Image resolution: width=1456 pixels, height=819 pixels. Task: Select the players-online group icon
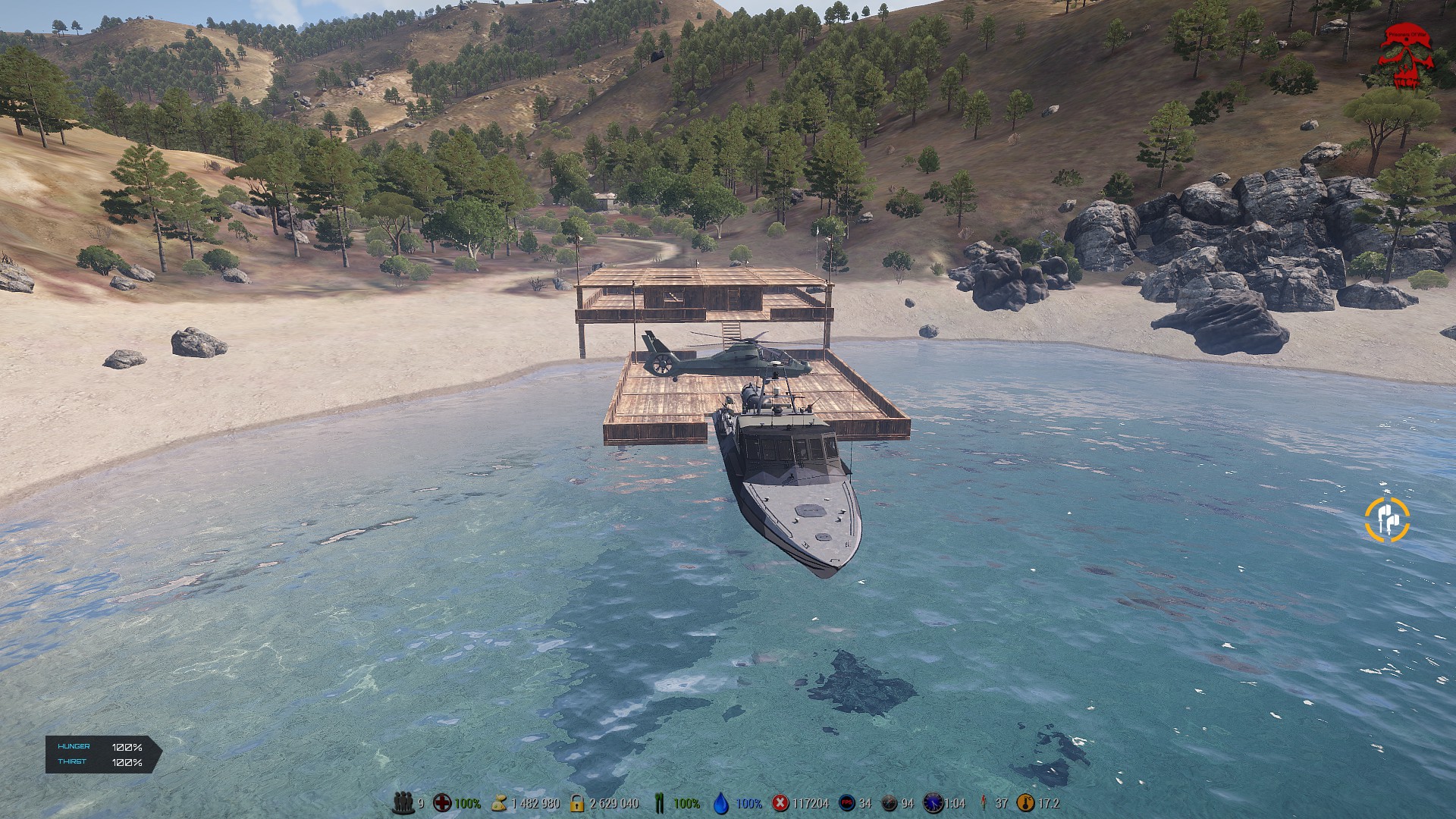coord(403,802)
